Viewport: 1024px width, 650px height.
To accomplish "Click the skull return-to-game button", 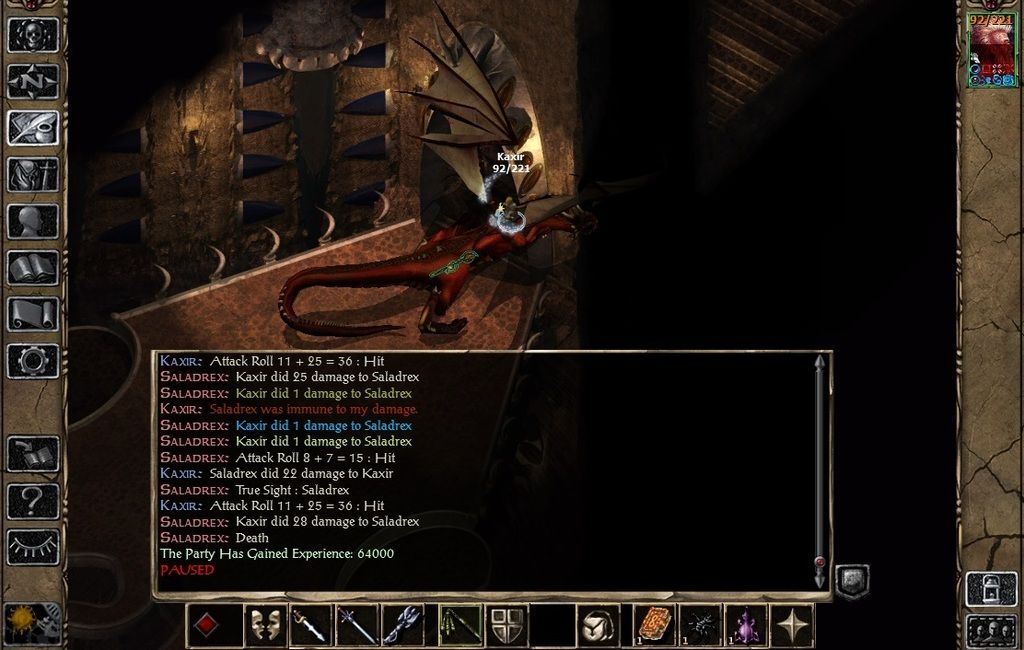I will pyautogui.click(x=33, y=34).
